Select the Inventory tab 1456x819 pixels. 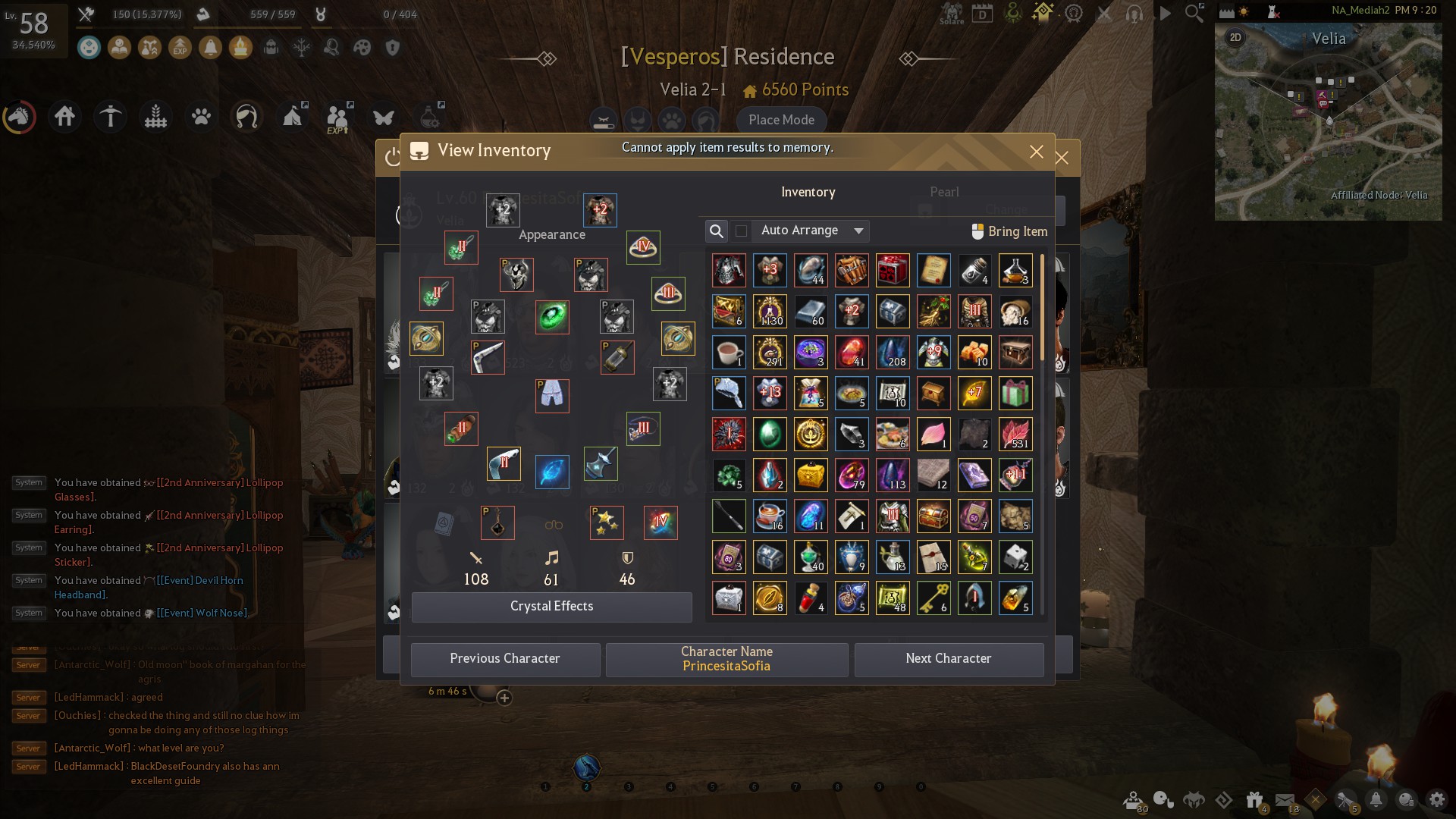click(x=808, y=192)
